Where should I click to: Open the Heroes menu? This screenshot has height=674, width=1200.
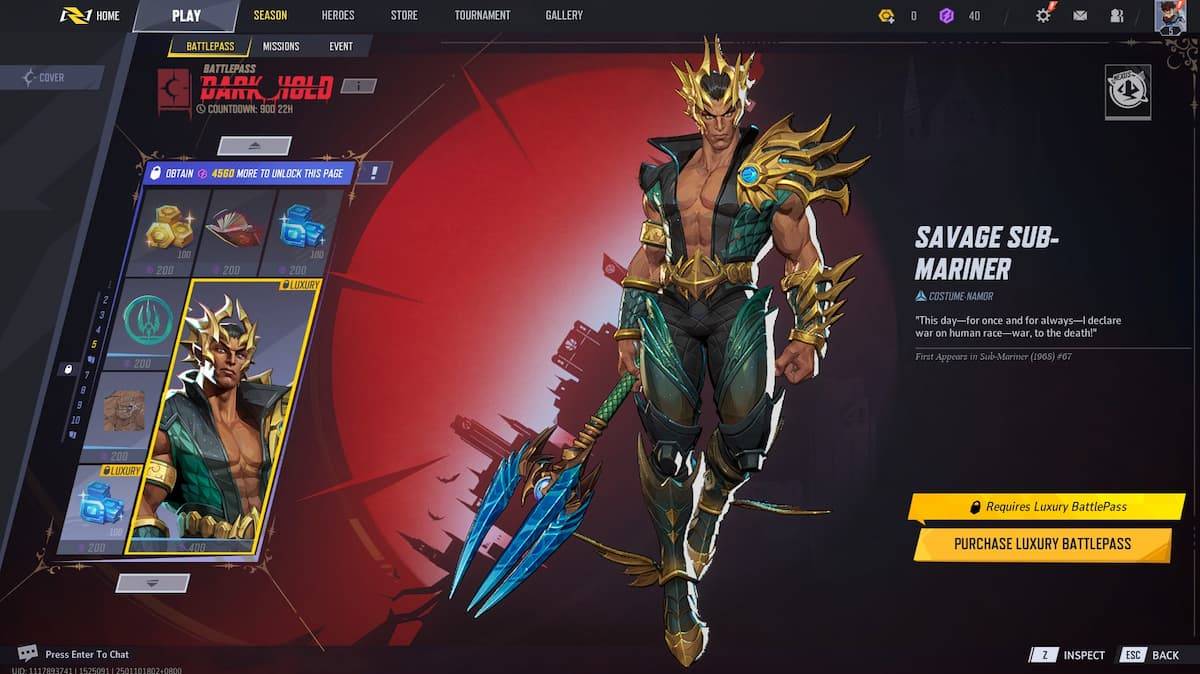point(337,15)
